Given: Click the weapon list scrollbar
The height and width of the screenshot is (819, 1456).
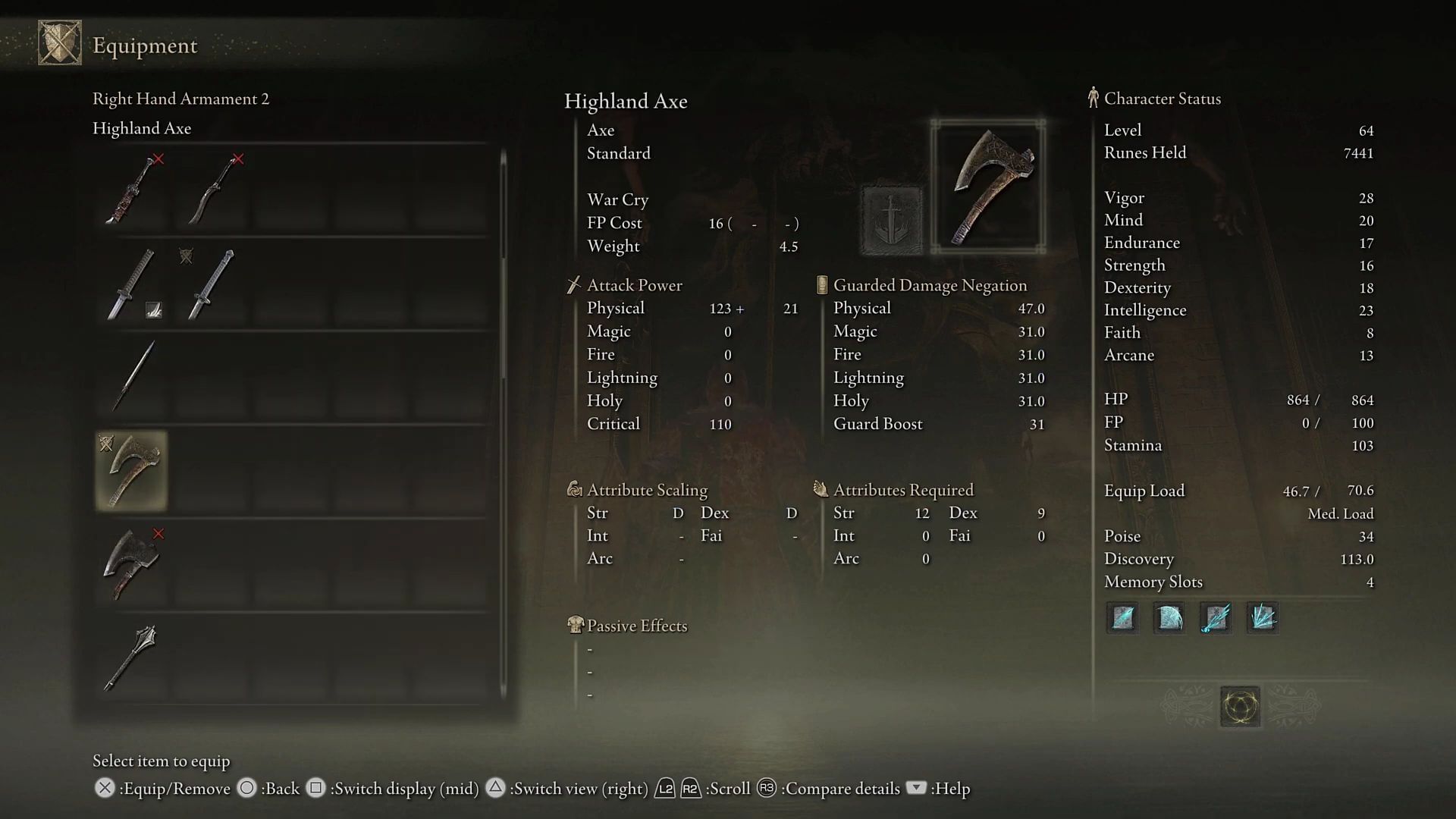Looking at the screenshot, I should (503, 265).
